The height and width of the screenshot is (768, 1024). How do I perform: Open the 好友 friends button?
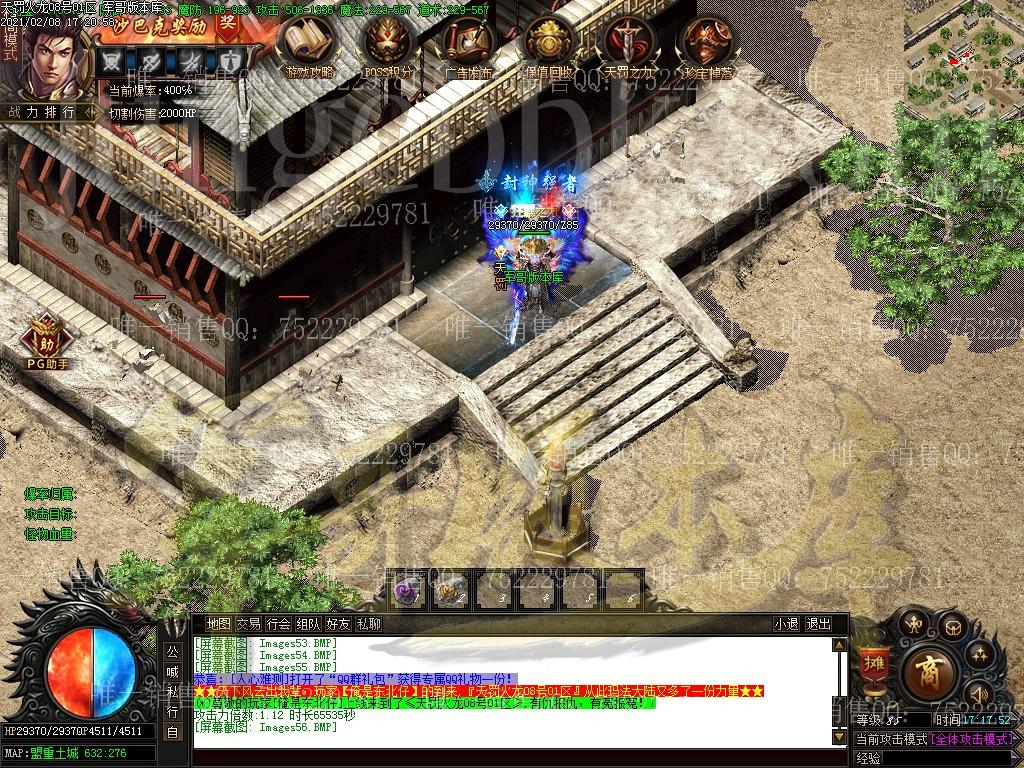point(338,624)
